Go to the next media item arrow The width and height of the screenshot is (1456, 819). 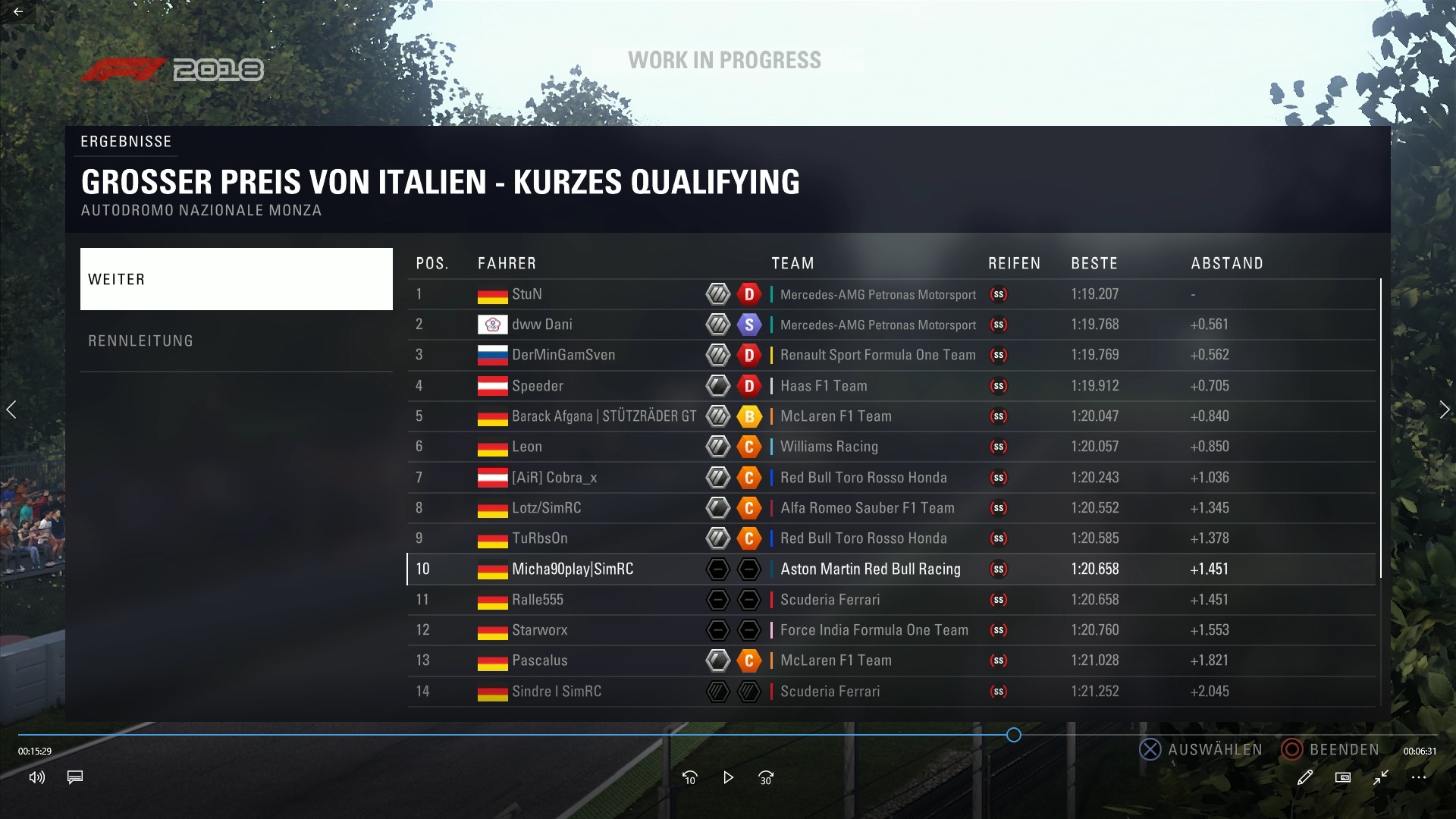1444,409
